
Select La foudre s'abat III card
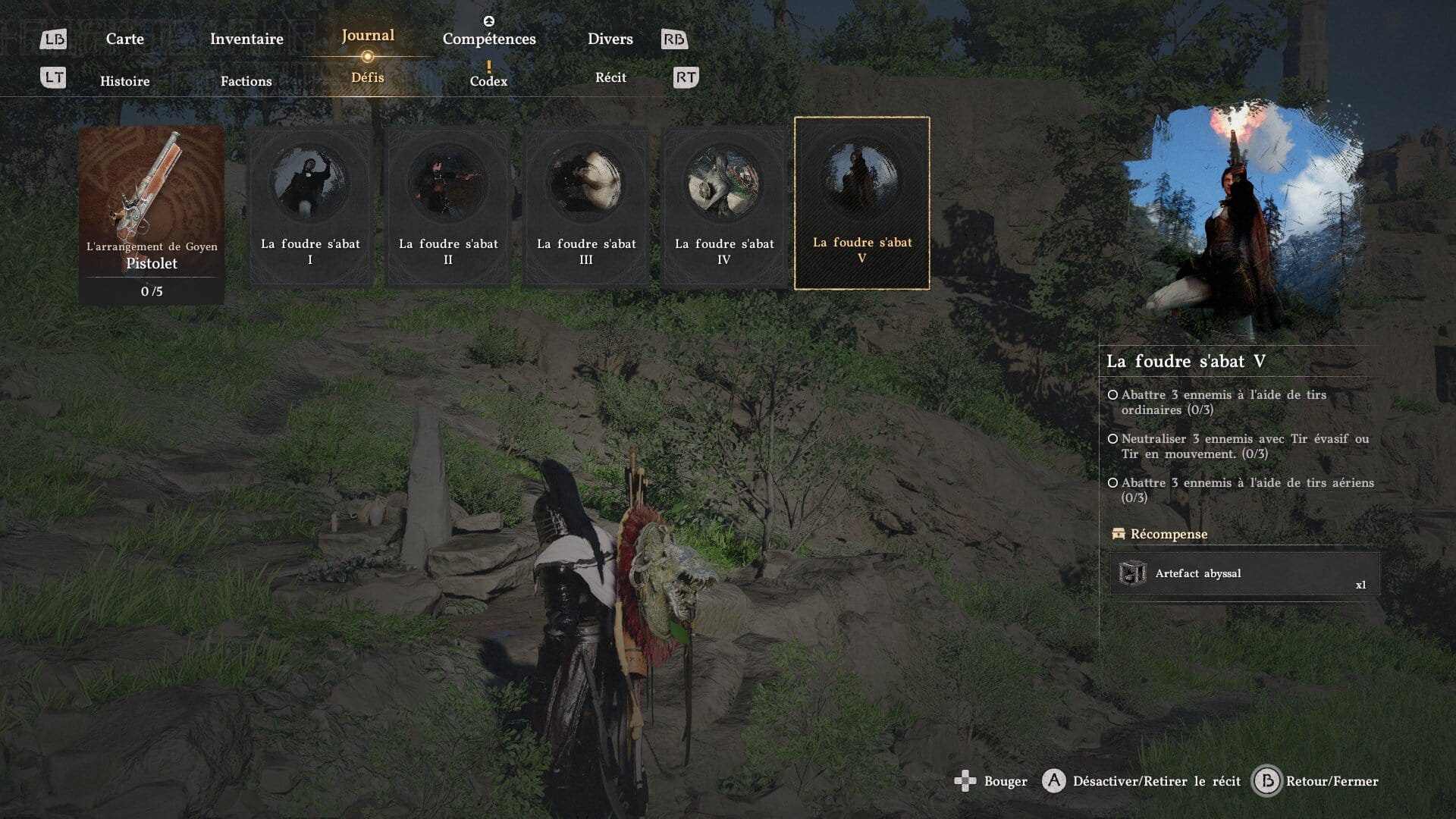point(586,206)
